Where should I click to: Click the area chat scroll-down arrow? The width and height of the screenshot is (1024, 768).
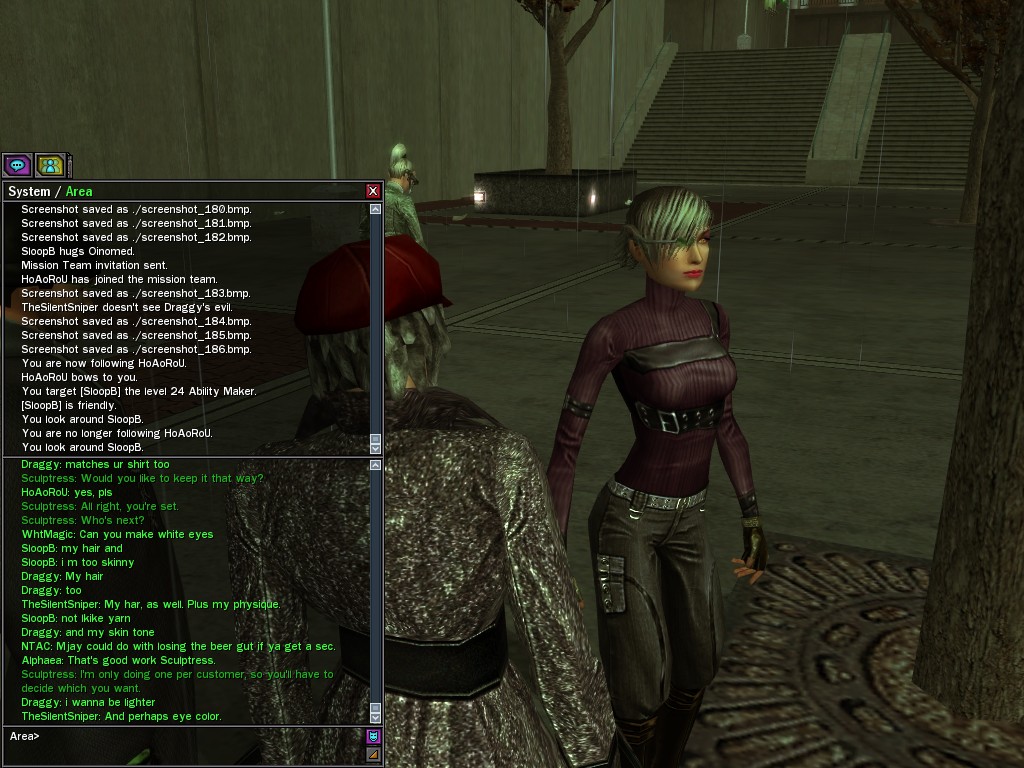(376, 716)
